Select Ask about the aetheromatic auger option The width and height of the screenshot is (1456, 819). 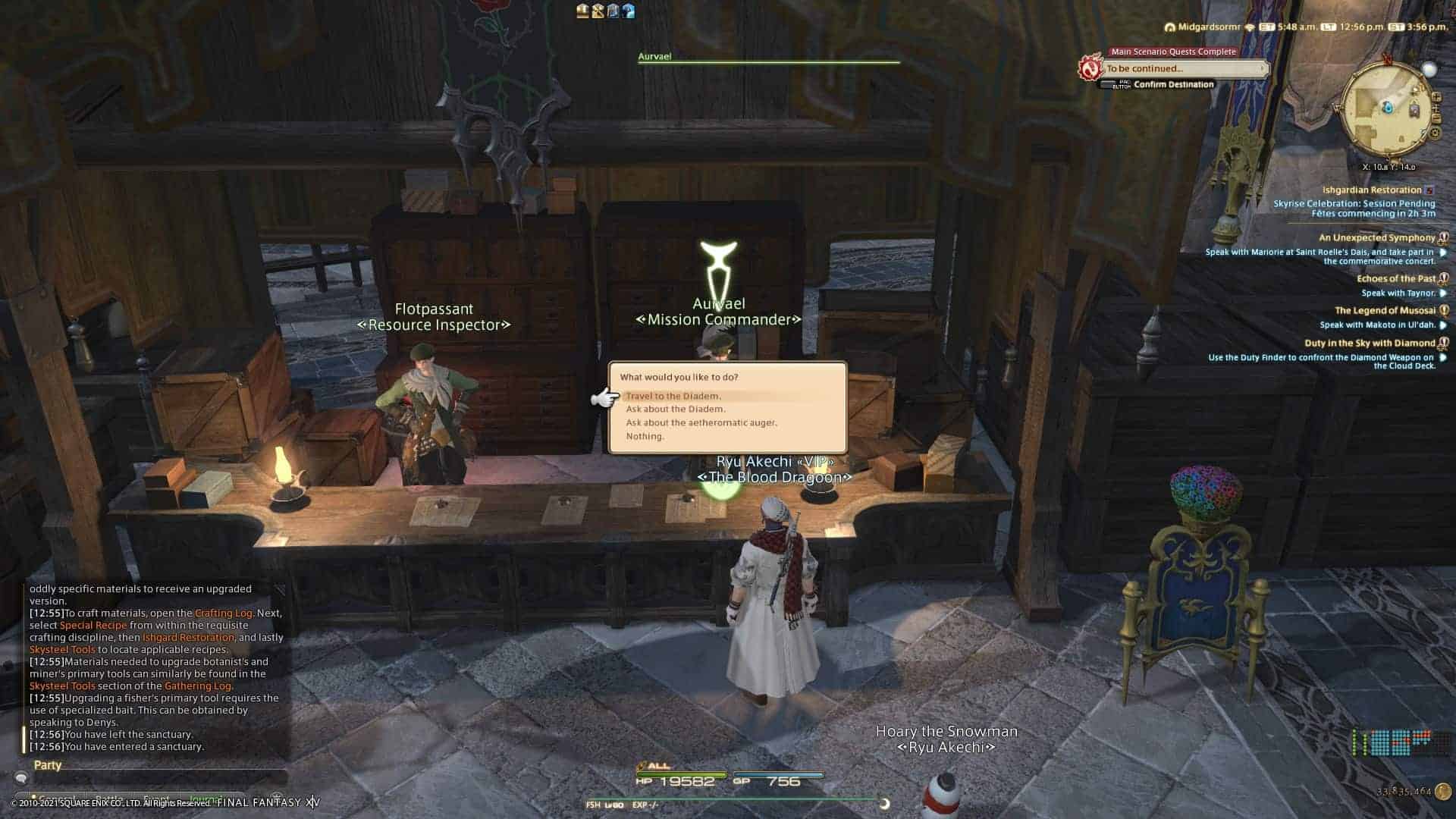tap(701, 422)
